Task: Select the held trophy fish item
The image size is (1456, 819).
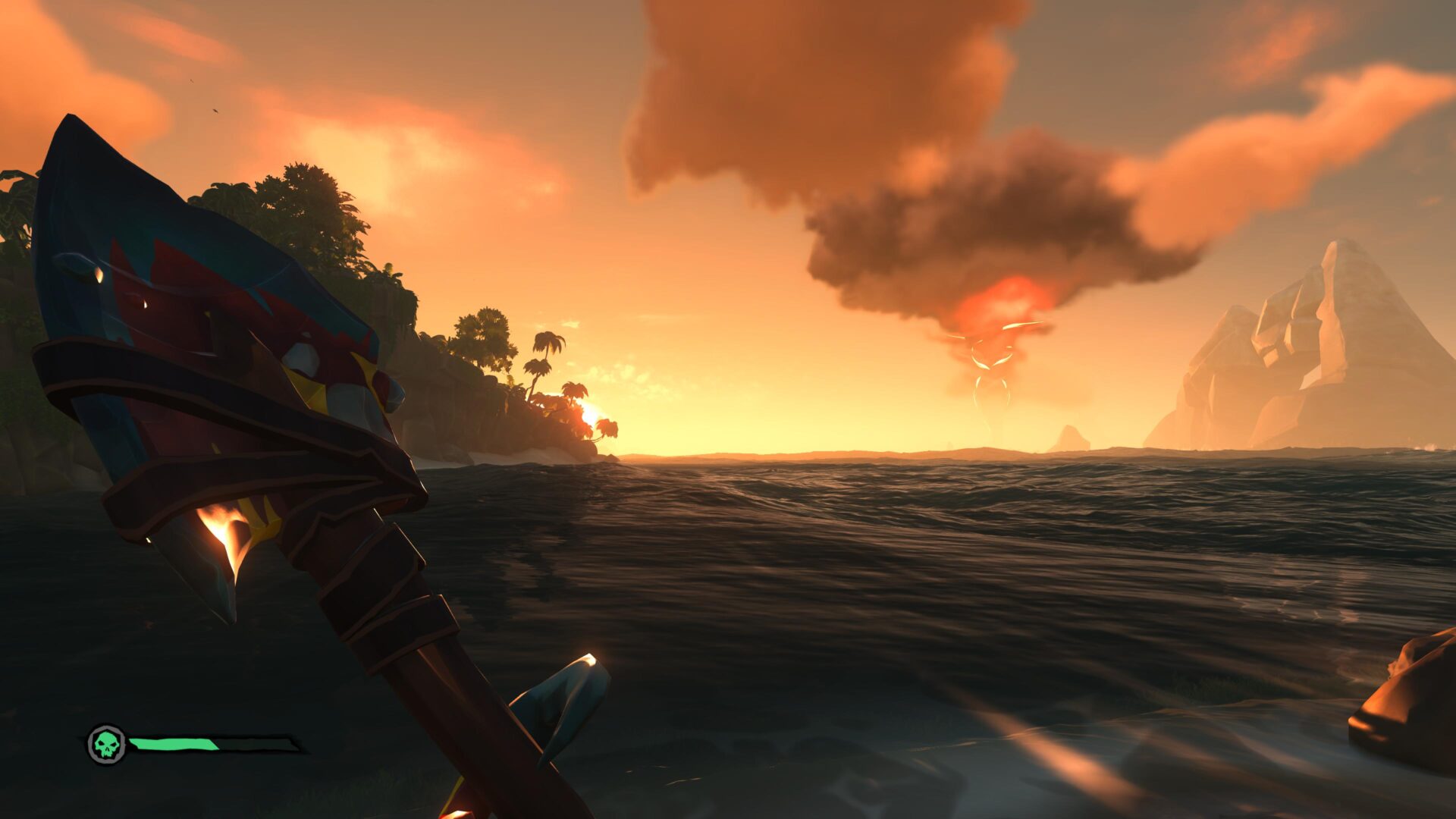Action: pos(227,341)
